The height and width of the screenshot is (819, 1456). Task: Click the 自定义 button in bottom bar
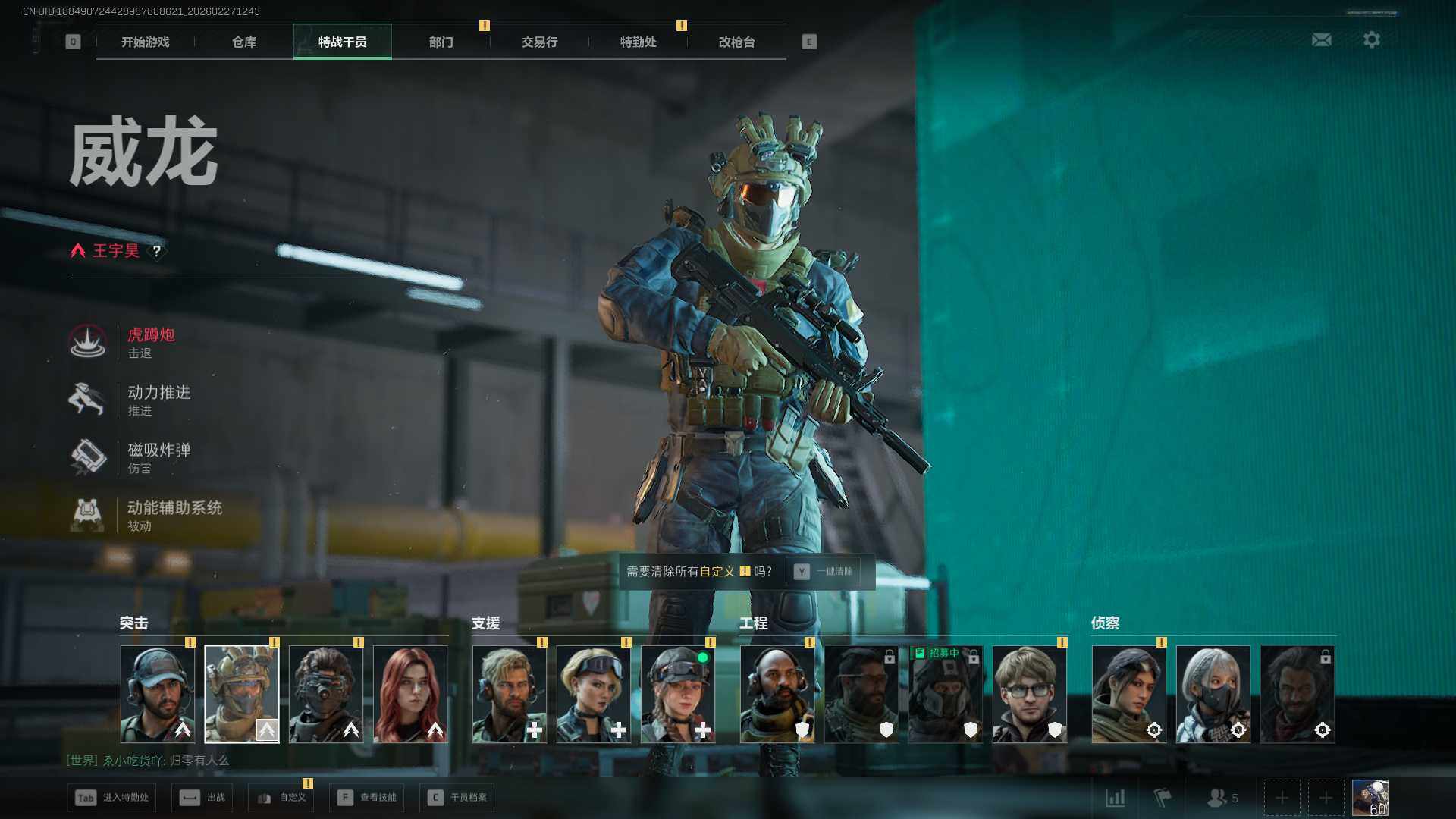283,798
